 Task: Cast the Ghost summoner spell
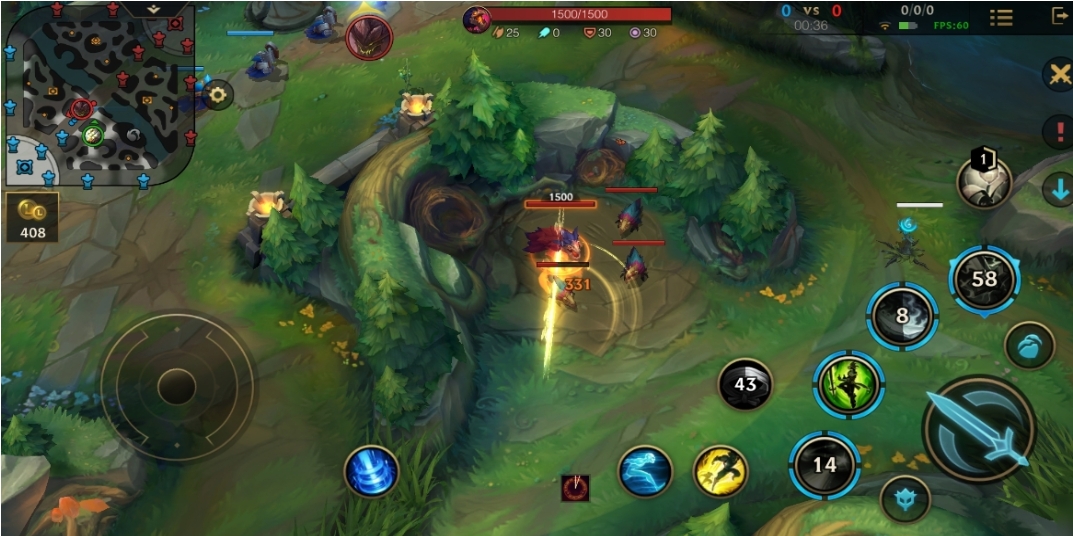645,471
